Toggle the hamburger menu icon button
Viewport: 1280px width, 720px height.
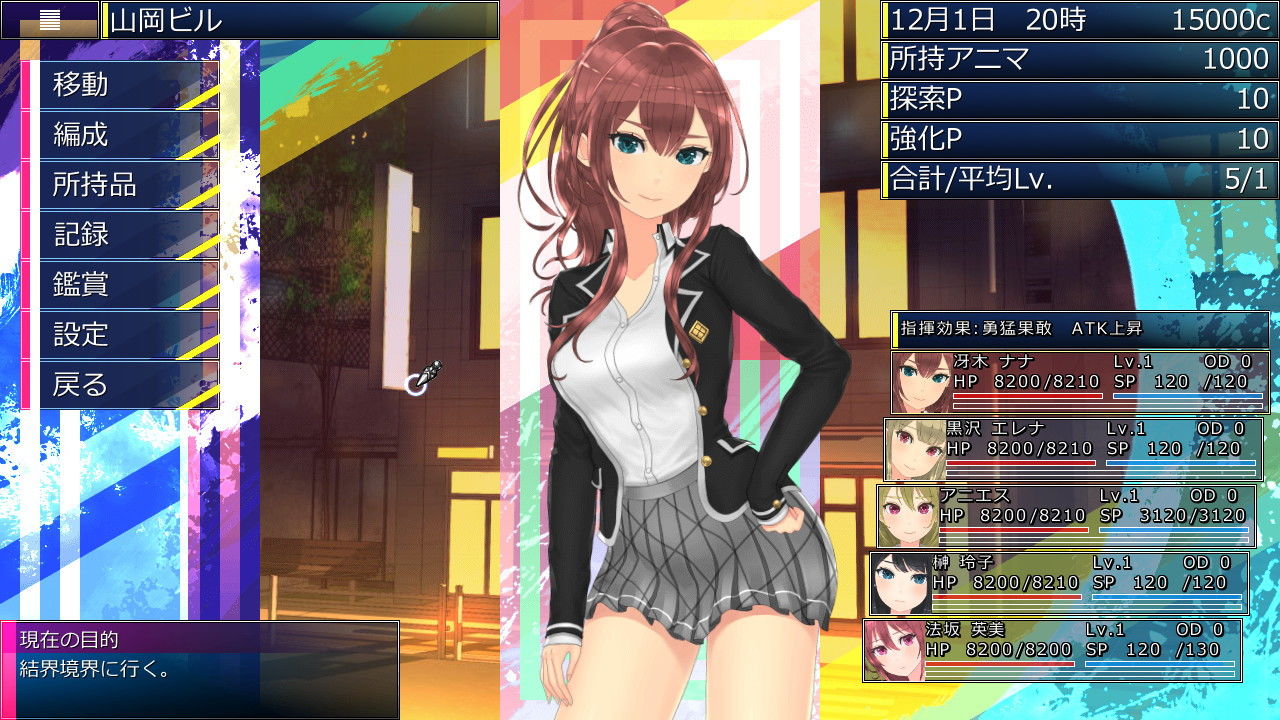49,20
